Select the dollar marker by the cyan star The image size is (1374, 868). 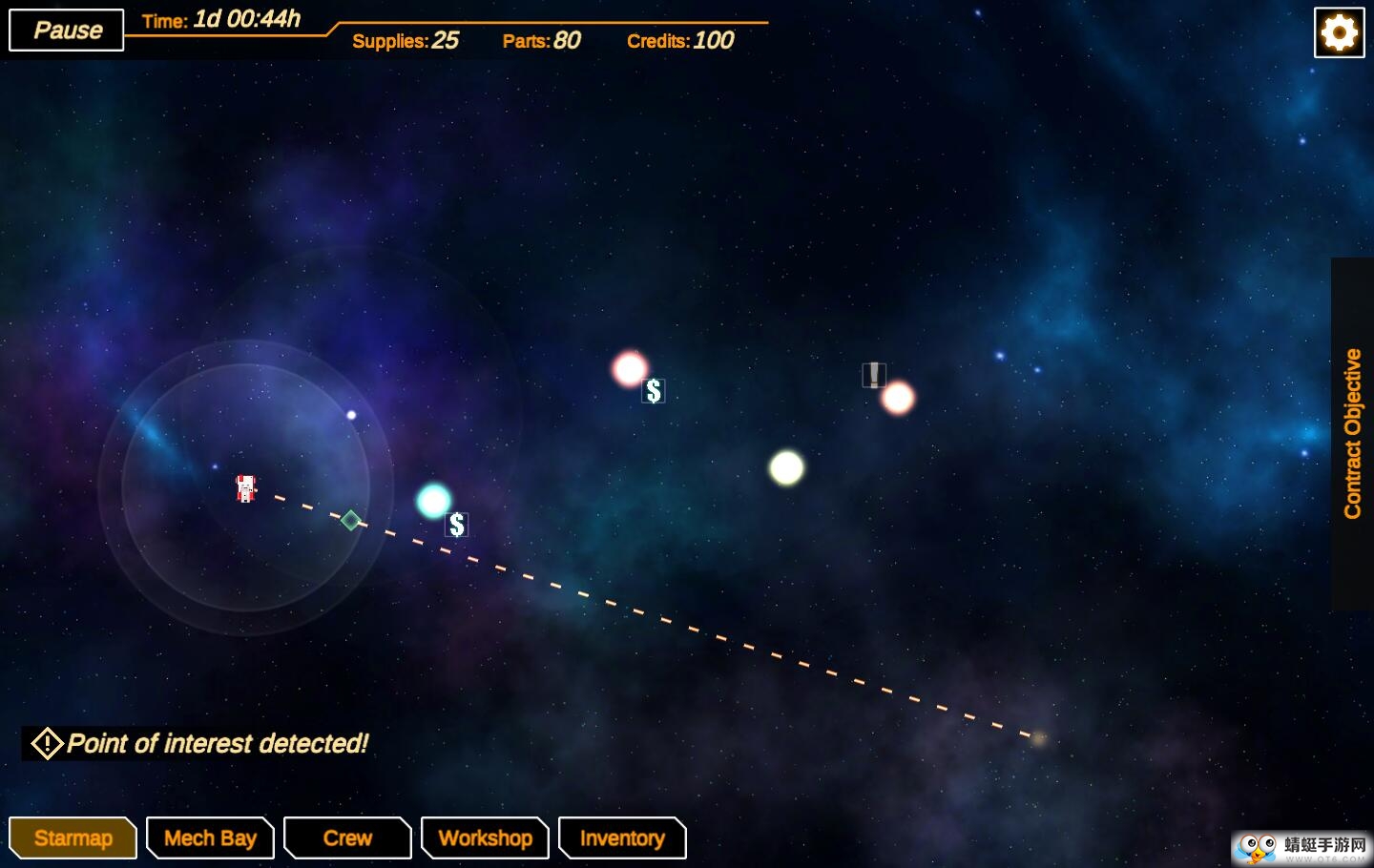pos(457,525)
